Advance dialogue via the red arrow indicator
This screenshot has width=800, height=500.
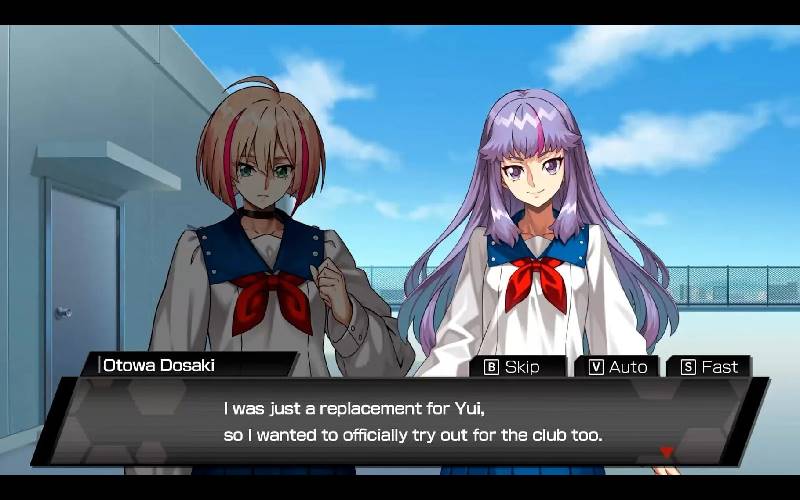(666, 452)
